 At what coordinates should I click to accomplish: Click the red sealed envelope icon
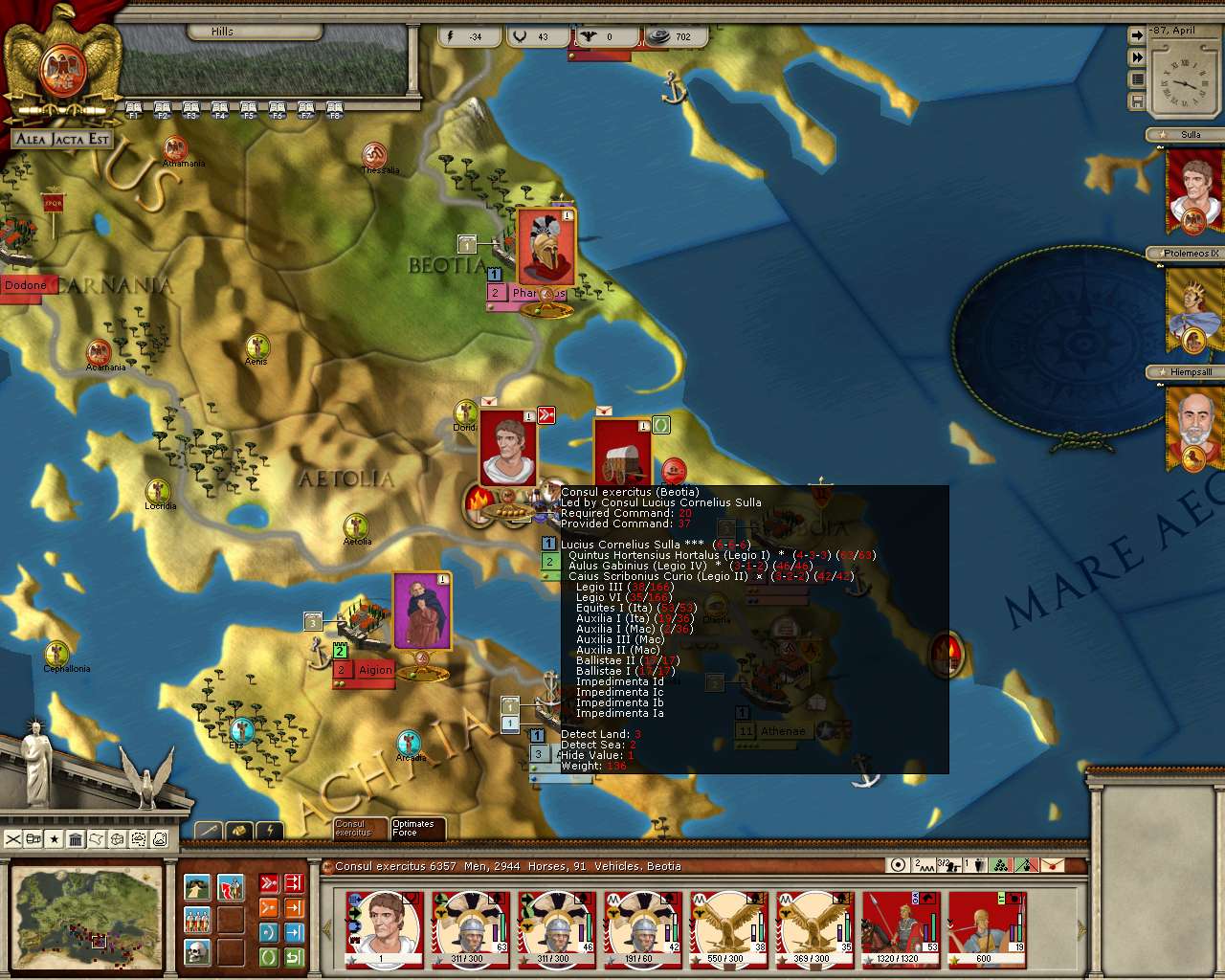pyautogui.click(x=1051, y=865)
